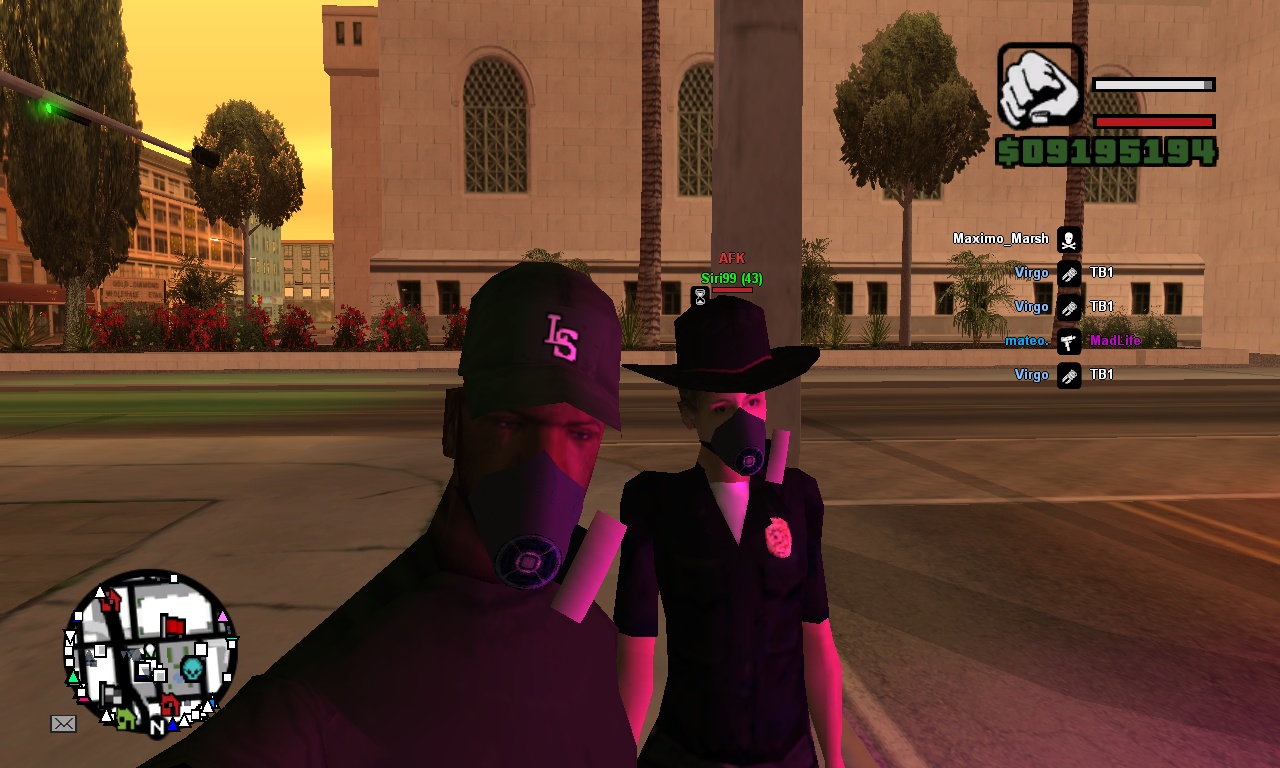Click the AFK hourglass icon beside Siri99
The height and width of the screenshot is (768, 1280).
[700, 296]
